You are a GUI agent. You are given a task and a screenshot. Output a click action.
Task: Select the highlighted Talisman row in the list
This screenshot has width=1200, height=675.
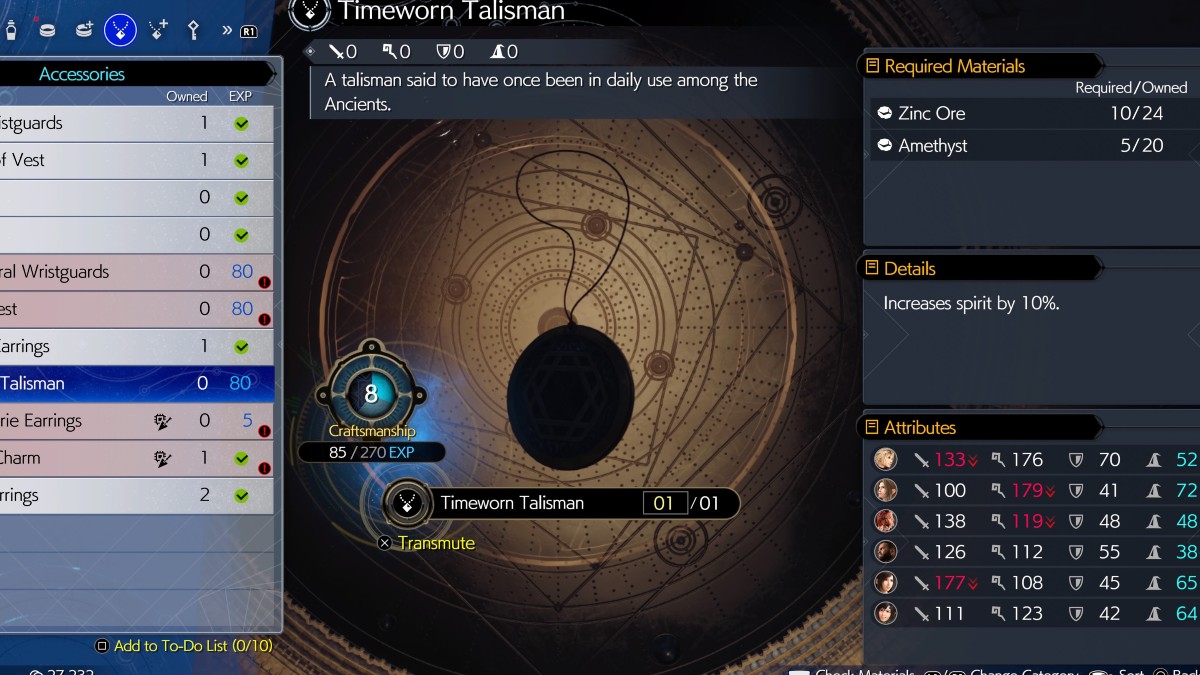(135, 383)
